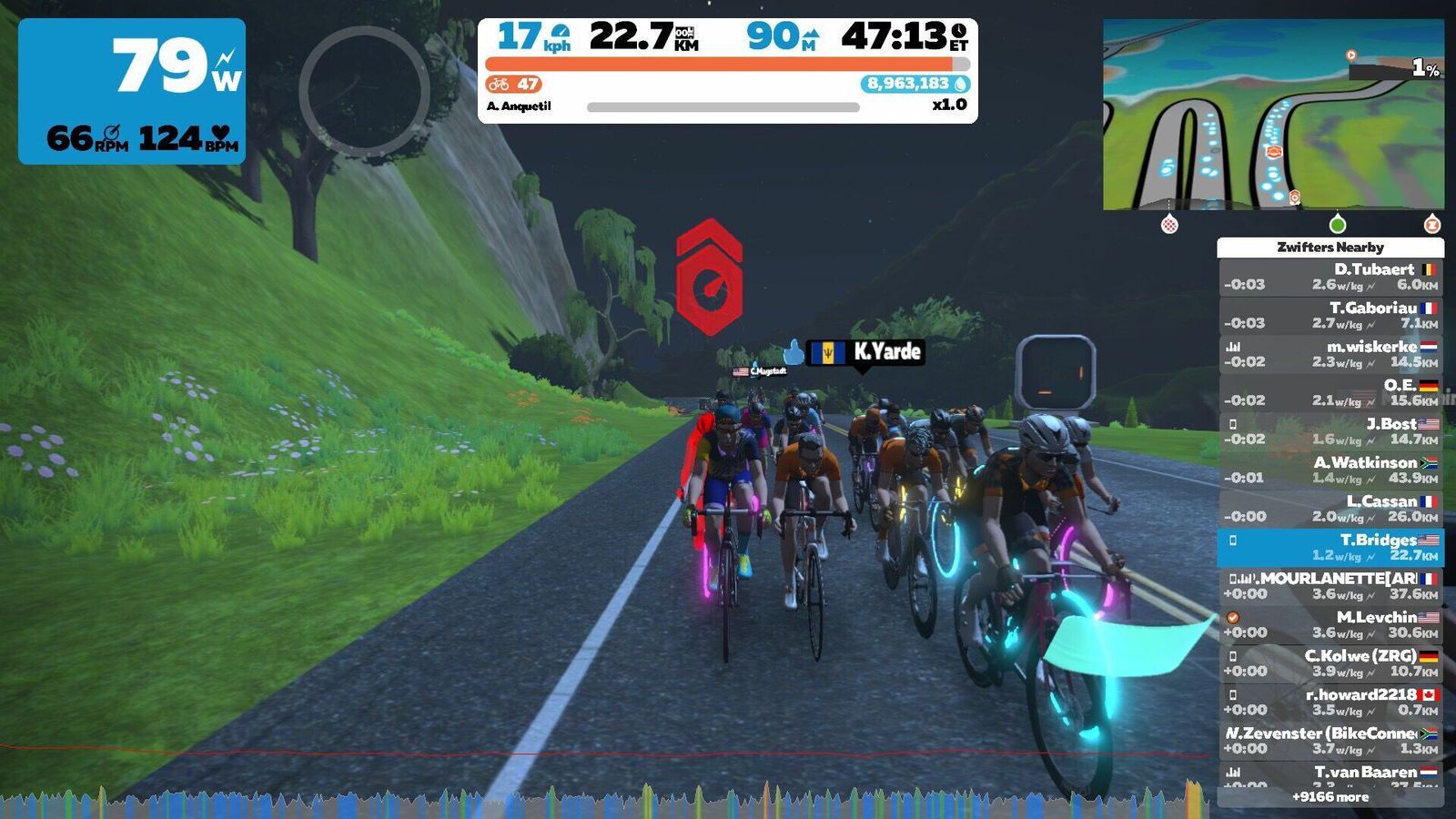Select O.E. rider row

tap(1330, 393)
